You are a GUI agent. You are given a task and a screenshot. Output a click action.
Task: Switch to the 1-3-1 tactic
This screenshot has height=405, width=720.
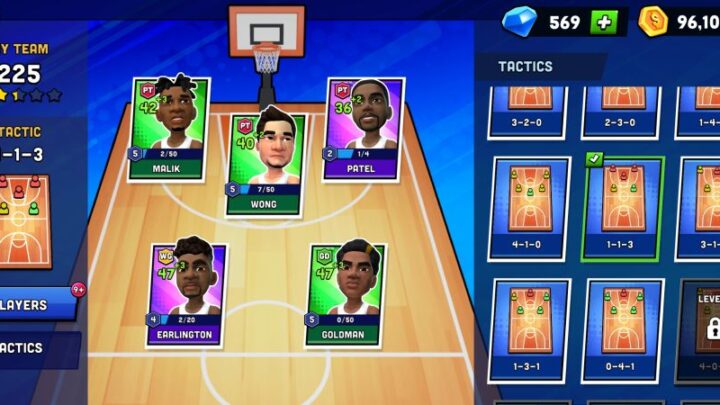point(529,330)
